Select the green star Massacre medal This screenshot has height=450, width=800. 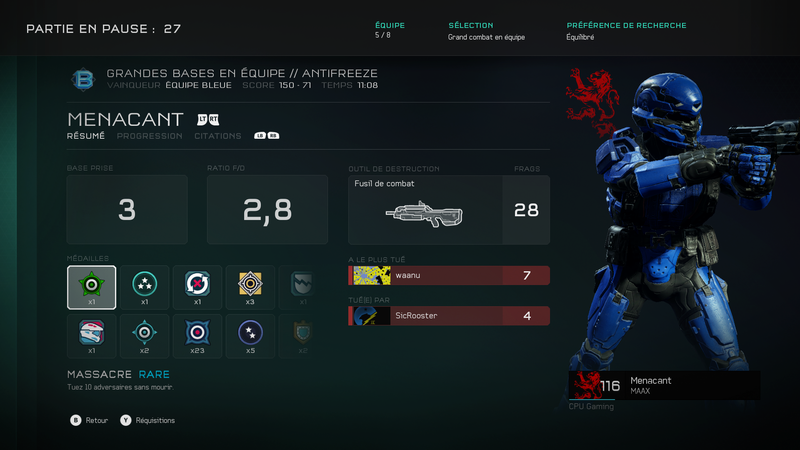(x=91, y=287)
